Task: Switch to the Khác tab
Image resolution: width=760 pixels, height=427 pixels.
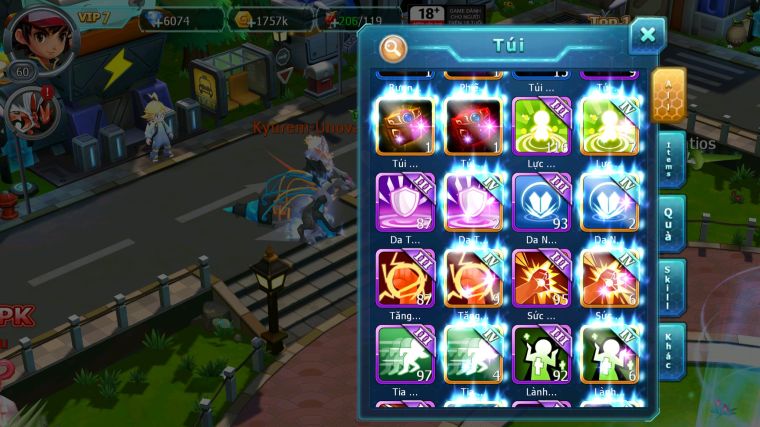Action: point(671,350)
